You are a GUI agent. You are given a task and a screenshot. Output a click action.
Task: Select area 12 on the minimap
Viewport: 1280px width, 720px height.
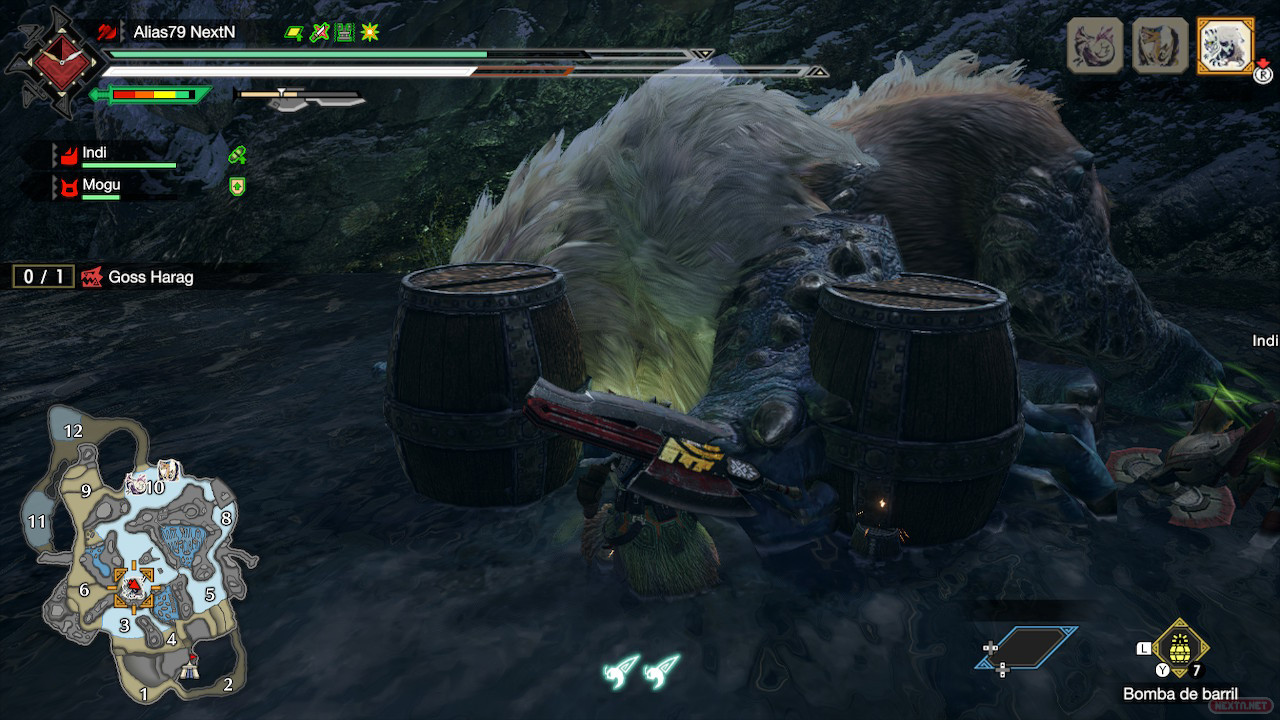(x=73, y=432)
